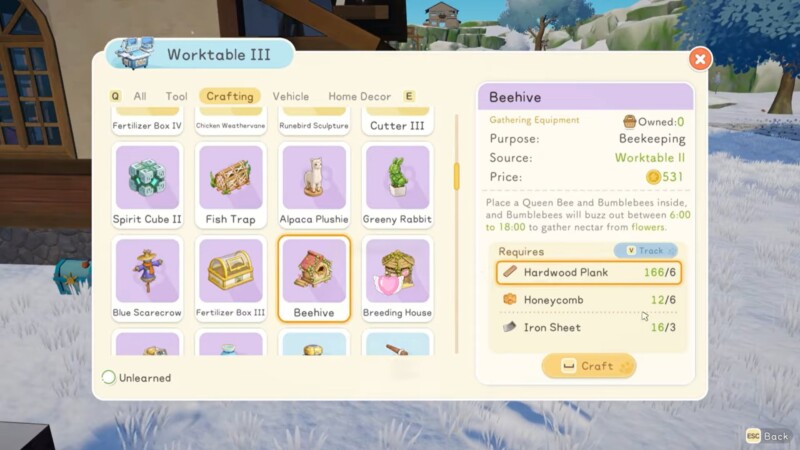Select the Spirit Cube II recipe
Screen dimensions: 800x450
[147, 186]
